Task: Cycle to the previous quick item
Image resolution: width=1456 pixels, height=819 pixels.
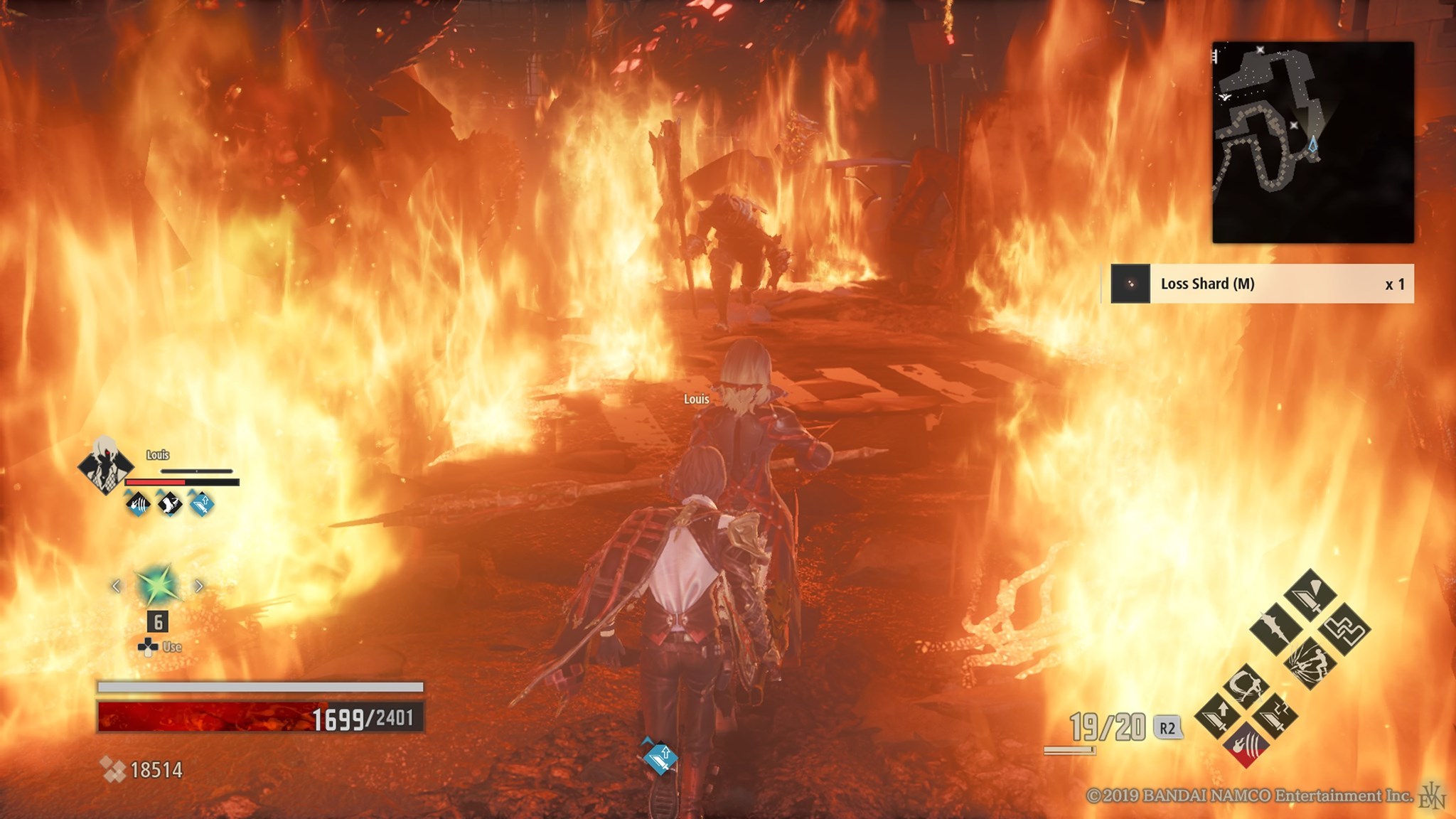Action: (116, 586)
